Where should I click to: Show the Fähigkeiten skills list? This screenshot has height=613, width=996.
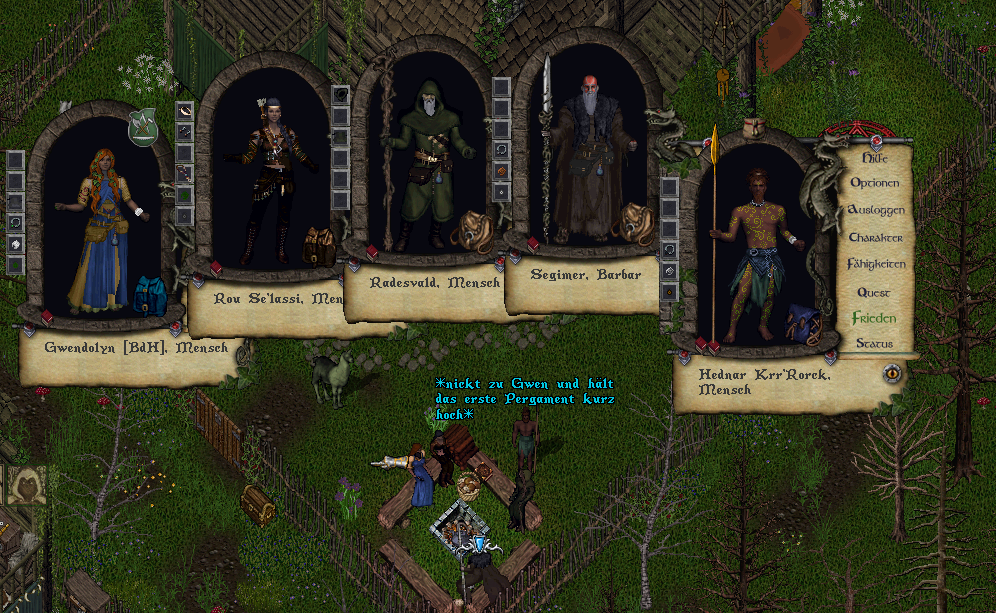(876, 264)
